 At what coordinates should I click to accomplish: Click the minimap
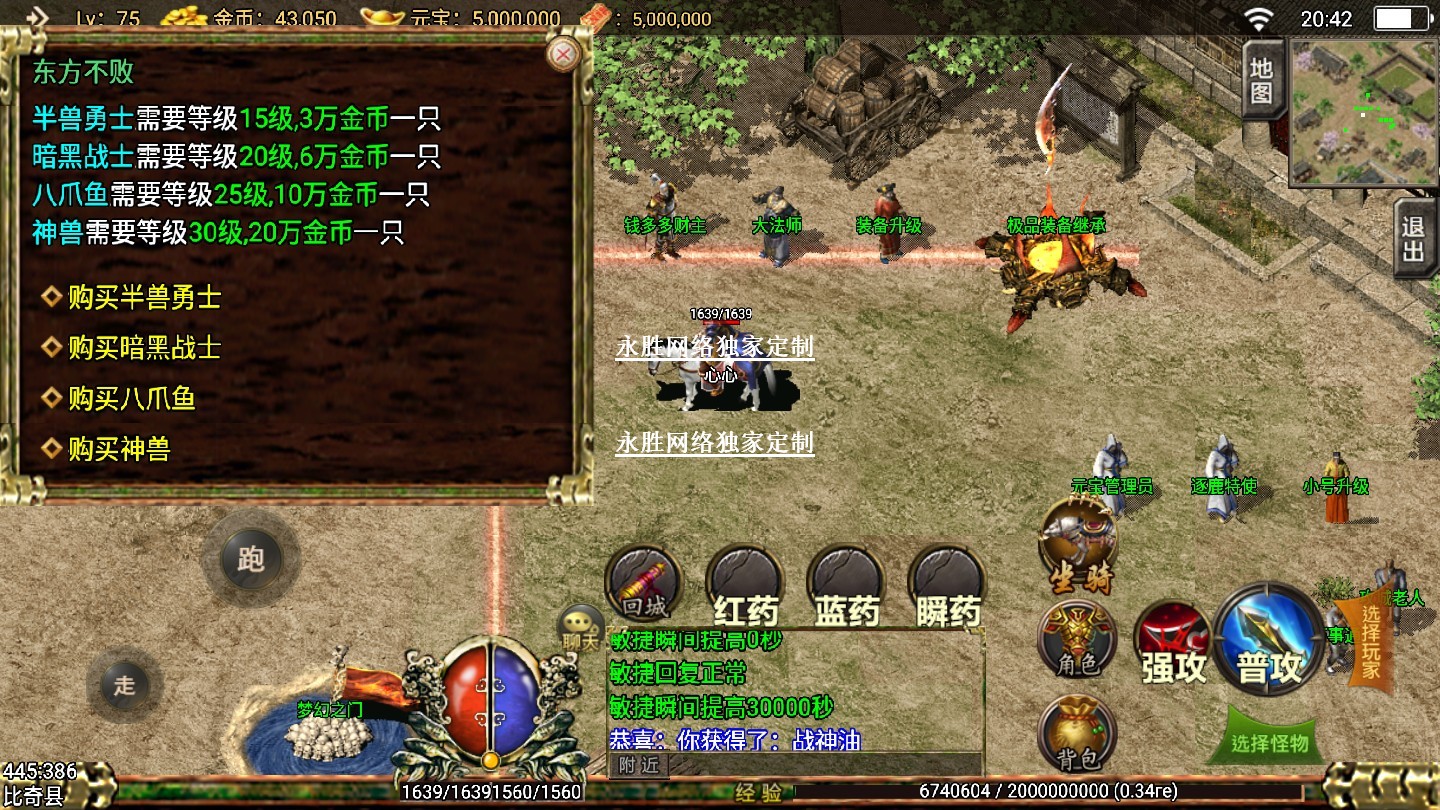tap(1362, 112)
